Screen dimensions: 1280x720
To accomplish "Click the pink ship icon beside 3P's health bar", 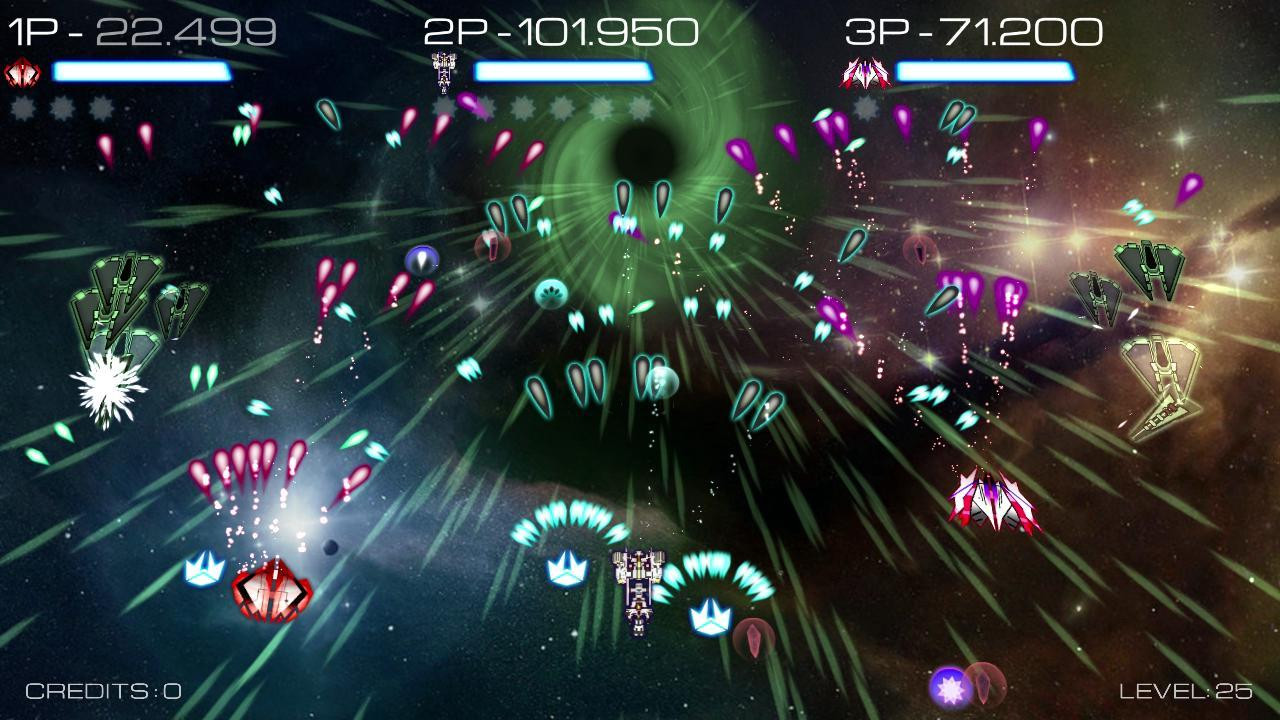I will [863, 74].
